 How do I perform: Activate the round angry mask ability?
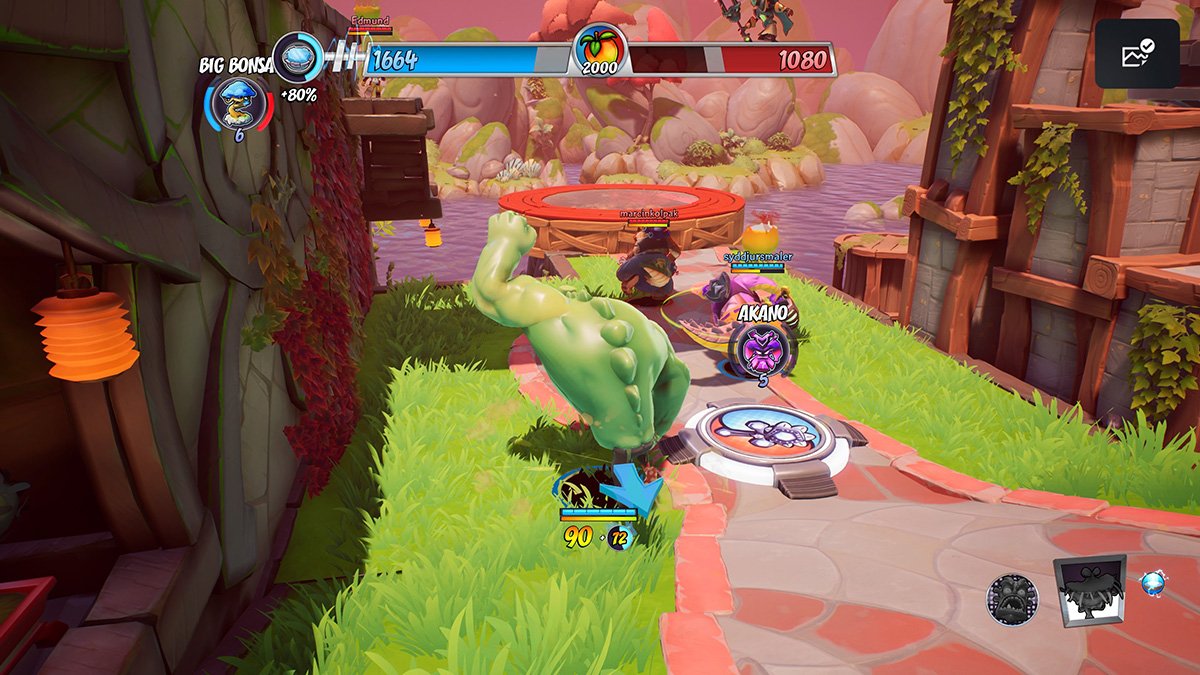pos(1013,599)
